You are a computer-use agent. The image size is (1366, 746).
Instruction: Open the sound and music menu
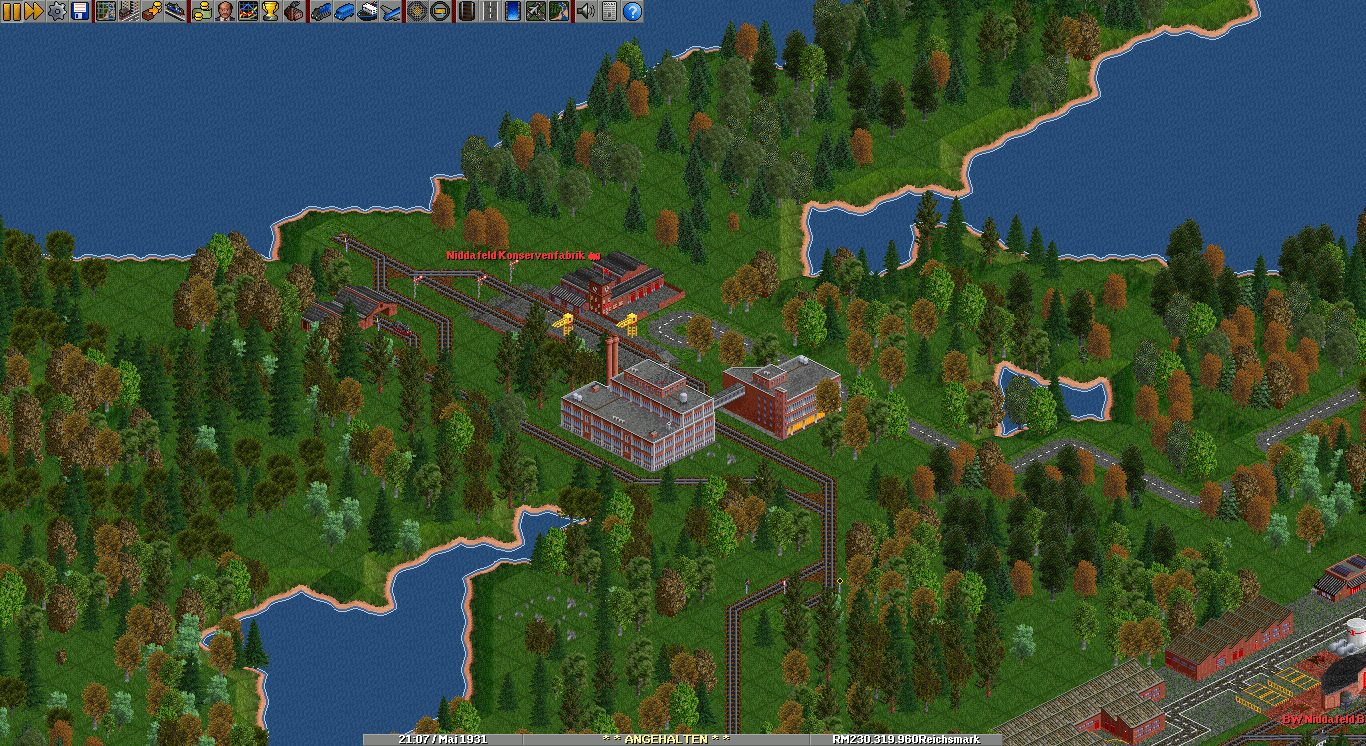point(586,11)
